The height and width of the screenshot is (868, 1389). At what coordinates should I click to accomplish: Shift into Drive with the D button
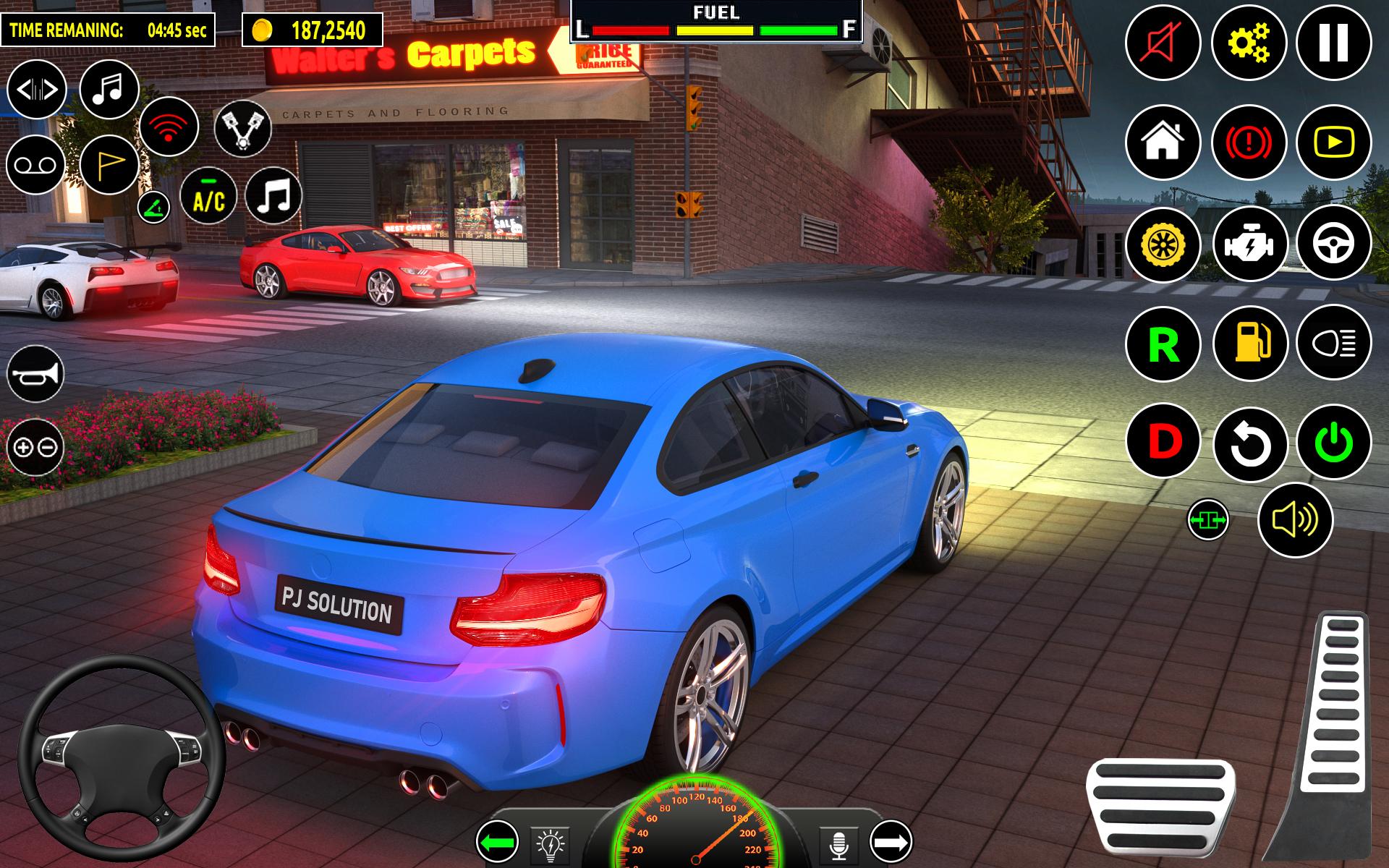coord(1163,442)
